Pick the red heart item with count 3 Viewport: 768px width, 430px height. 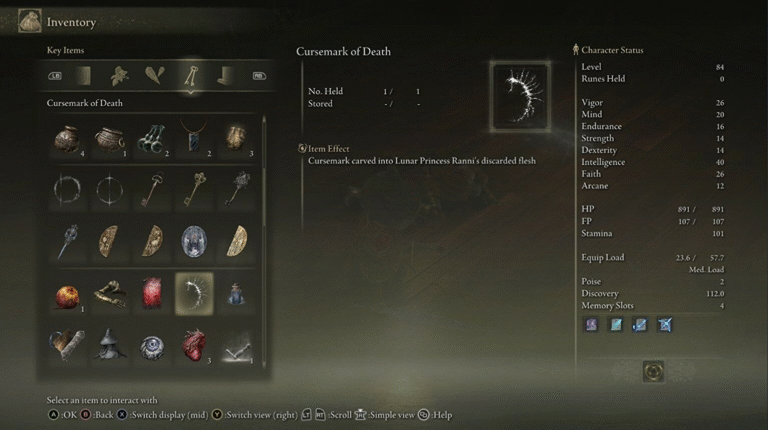193,345
